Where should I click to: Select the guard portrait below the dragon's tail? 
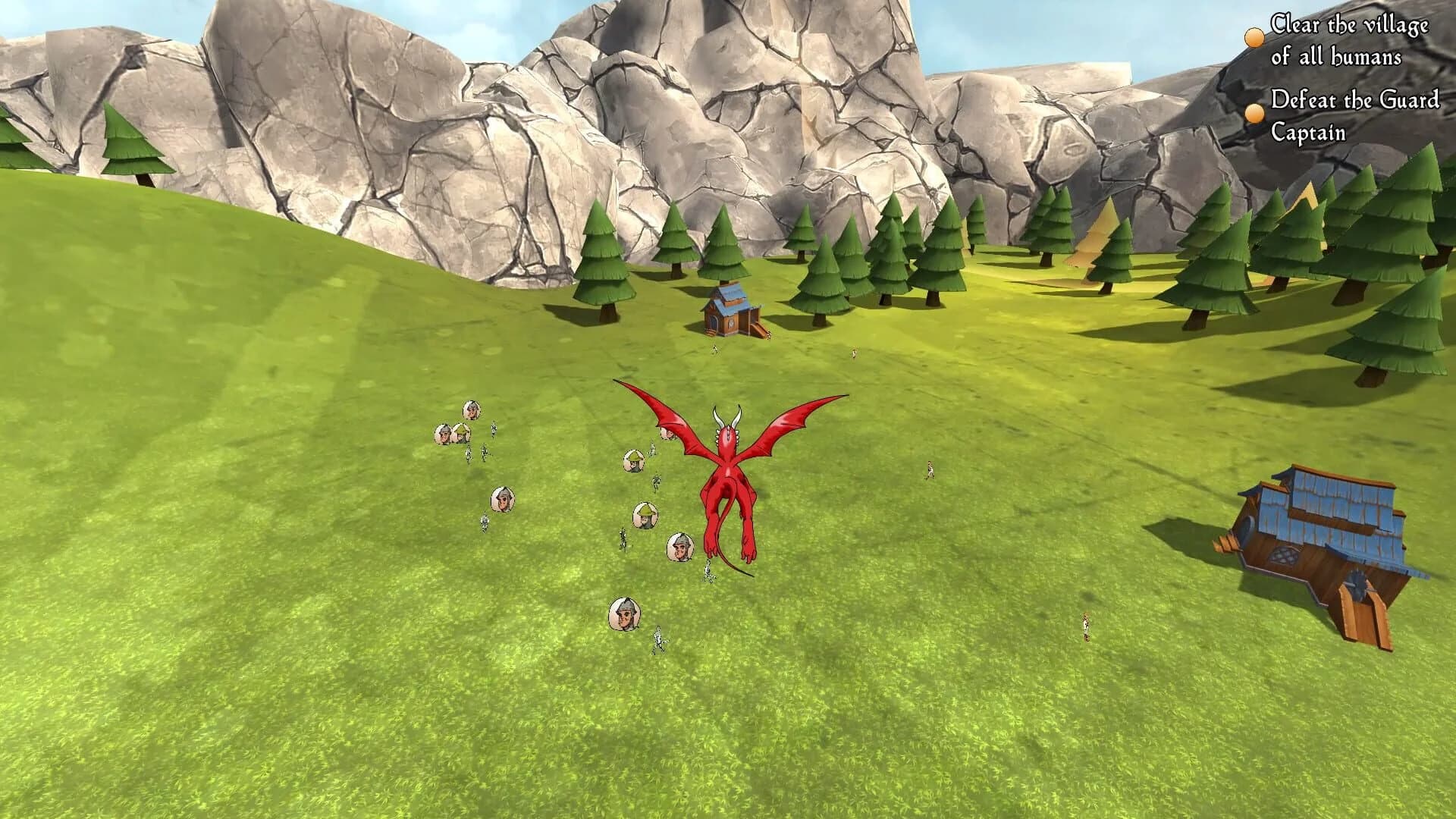click(680, 548)
